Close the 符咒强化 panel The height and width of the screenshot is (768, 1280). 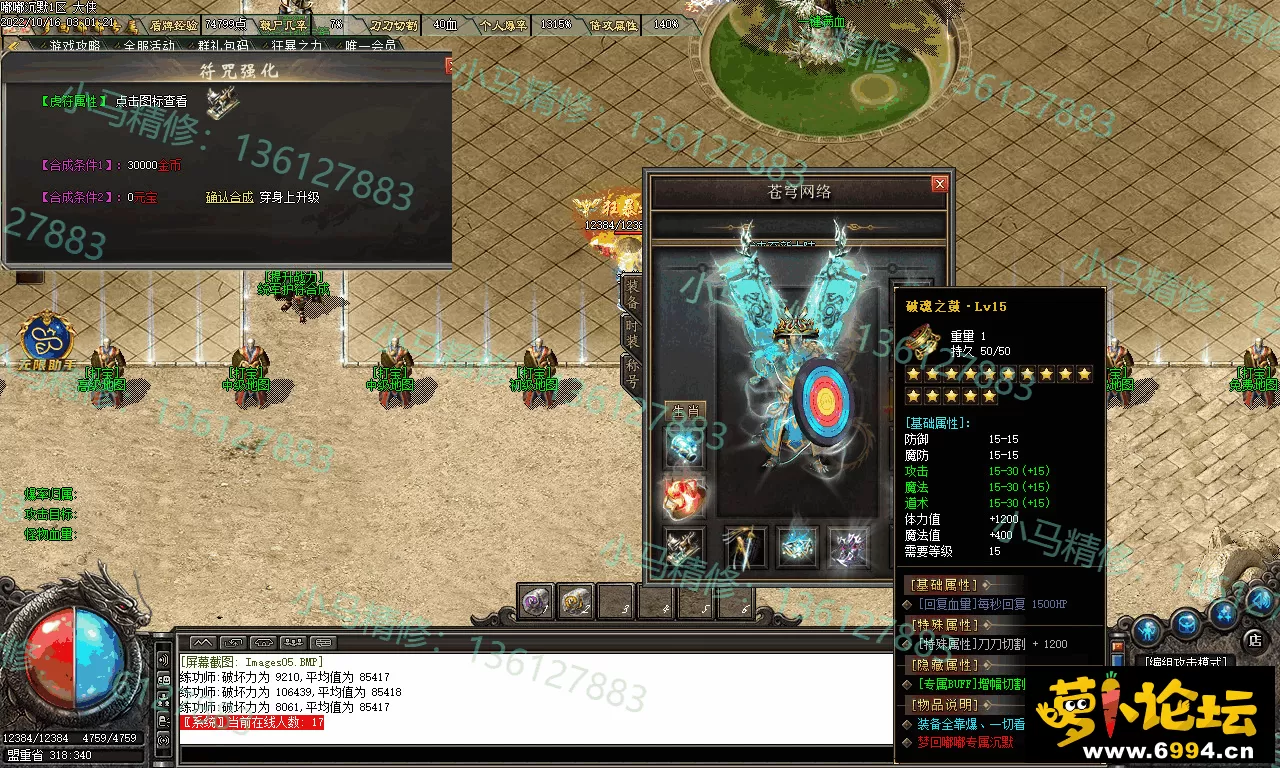(x=449, y=67)
